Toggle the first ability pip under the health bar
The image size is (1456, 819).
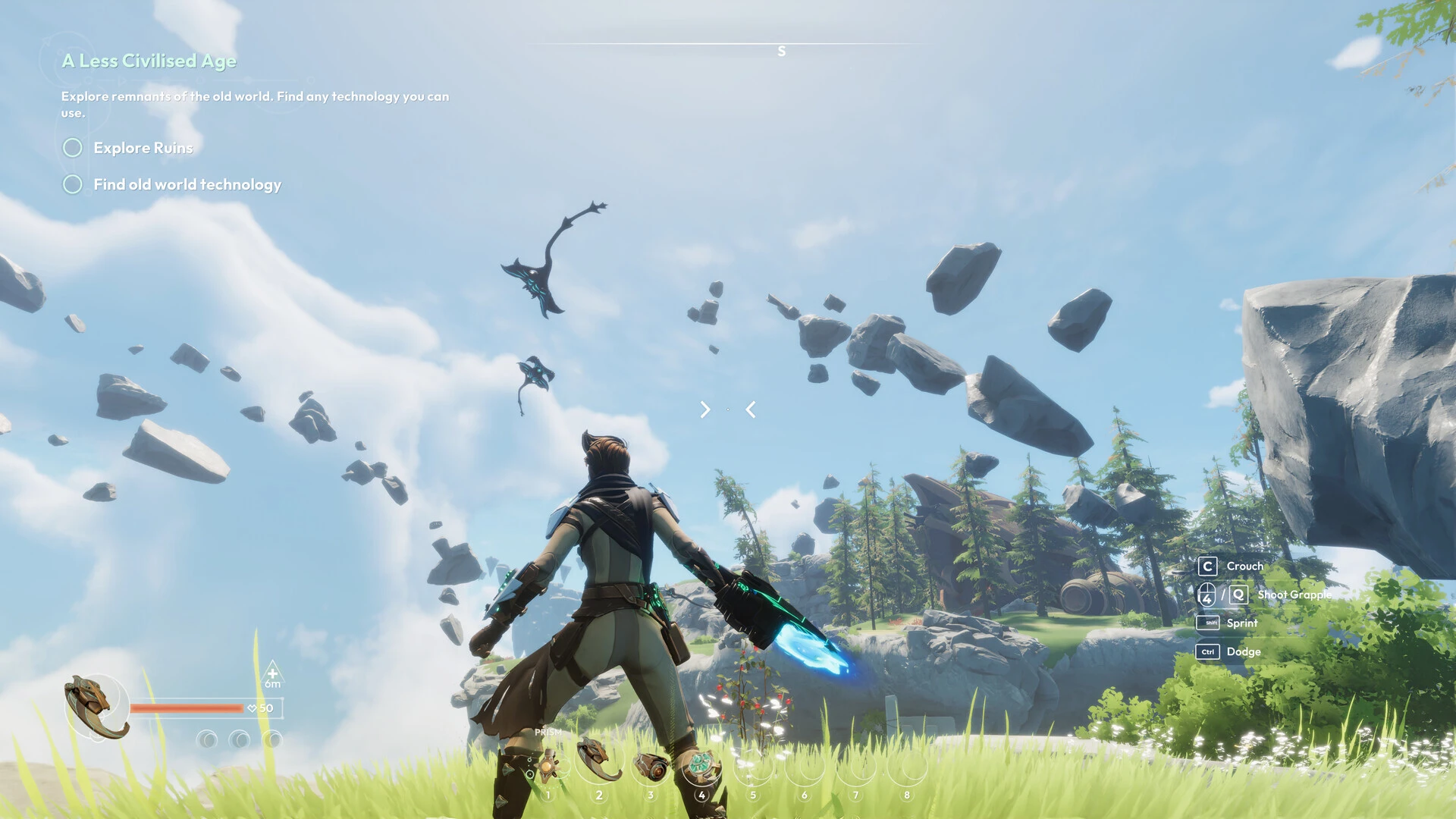point(206,737)
